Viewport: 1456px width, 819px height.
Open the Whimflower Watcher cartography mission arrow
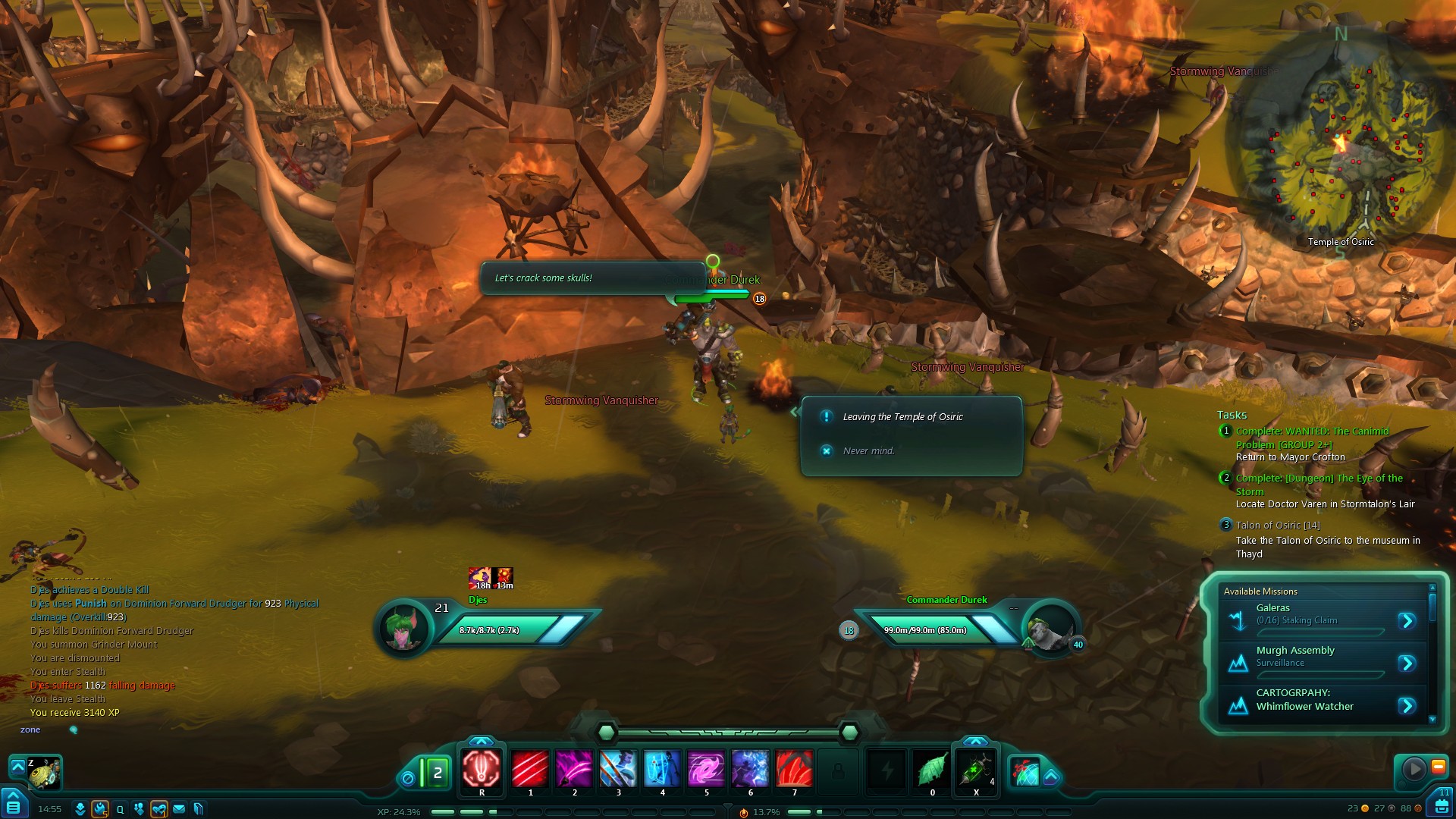coord(1407,706)
